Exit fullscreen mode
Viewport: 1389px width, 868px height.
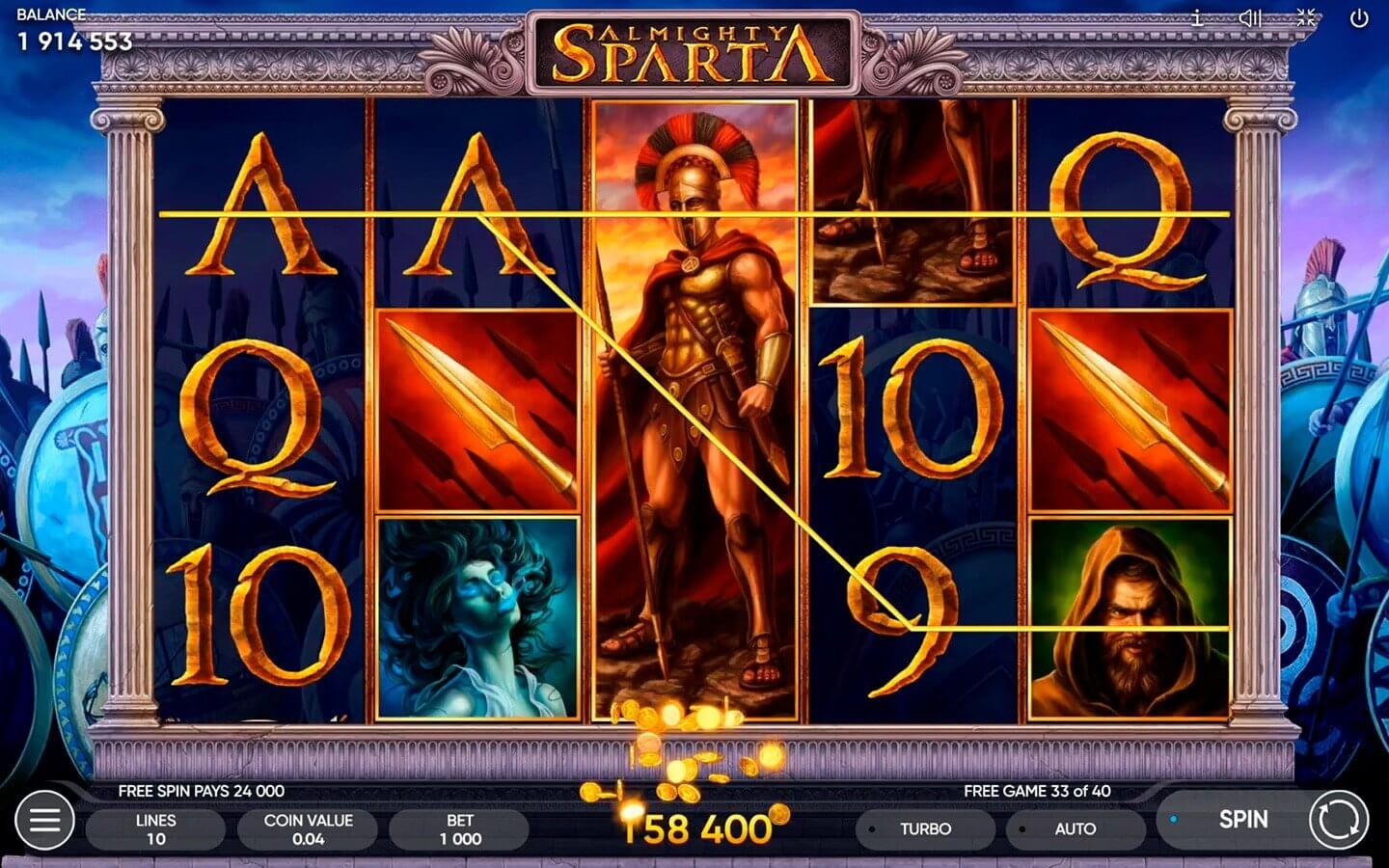pyautogui.click(x=1307, y=16)
